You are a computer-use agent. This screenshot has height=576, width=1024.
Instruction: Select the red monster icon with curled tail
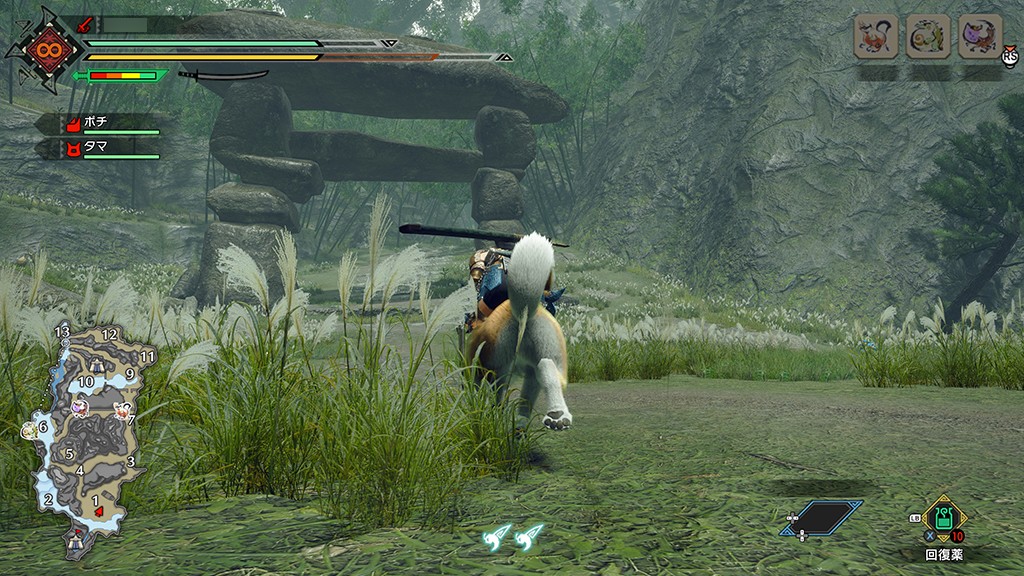(875, 37)
